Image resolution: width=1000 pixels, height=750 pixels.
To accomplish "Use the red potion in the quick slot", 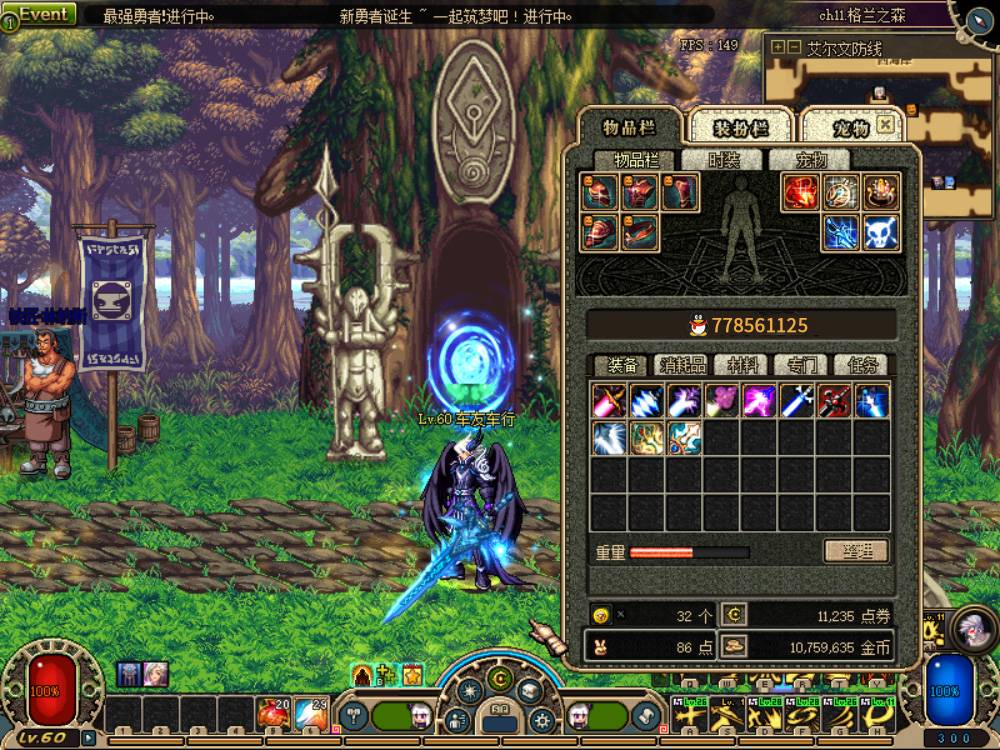I will pos(273,714).
